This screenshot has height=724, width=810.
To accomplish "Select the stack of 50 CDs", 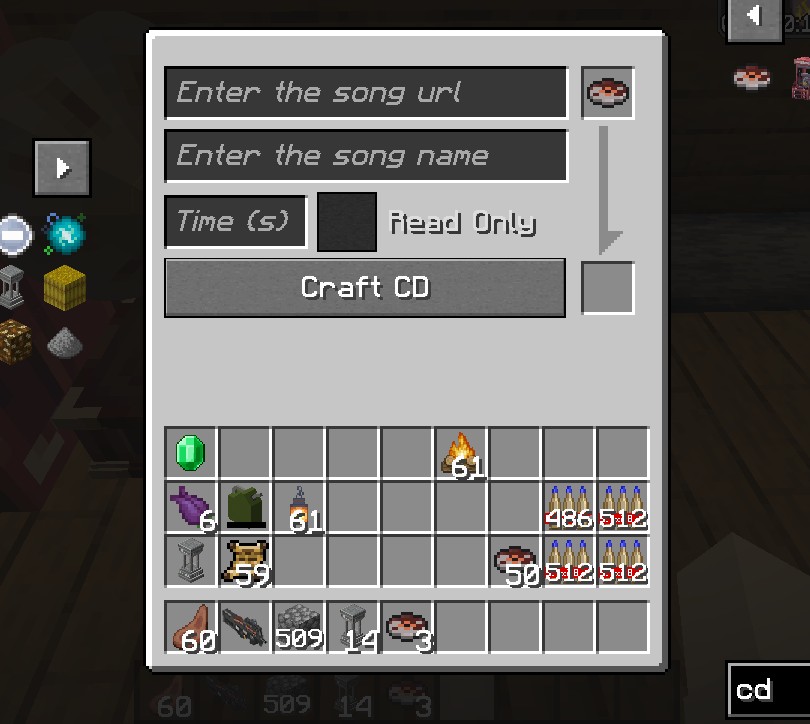I will [515, 561].
